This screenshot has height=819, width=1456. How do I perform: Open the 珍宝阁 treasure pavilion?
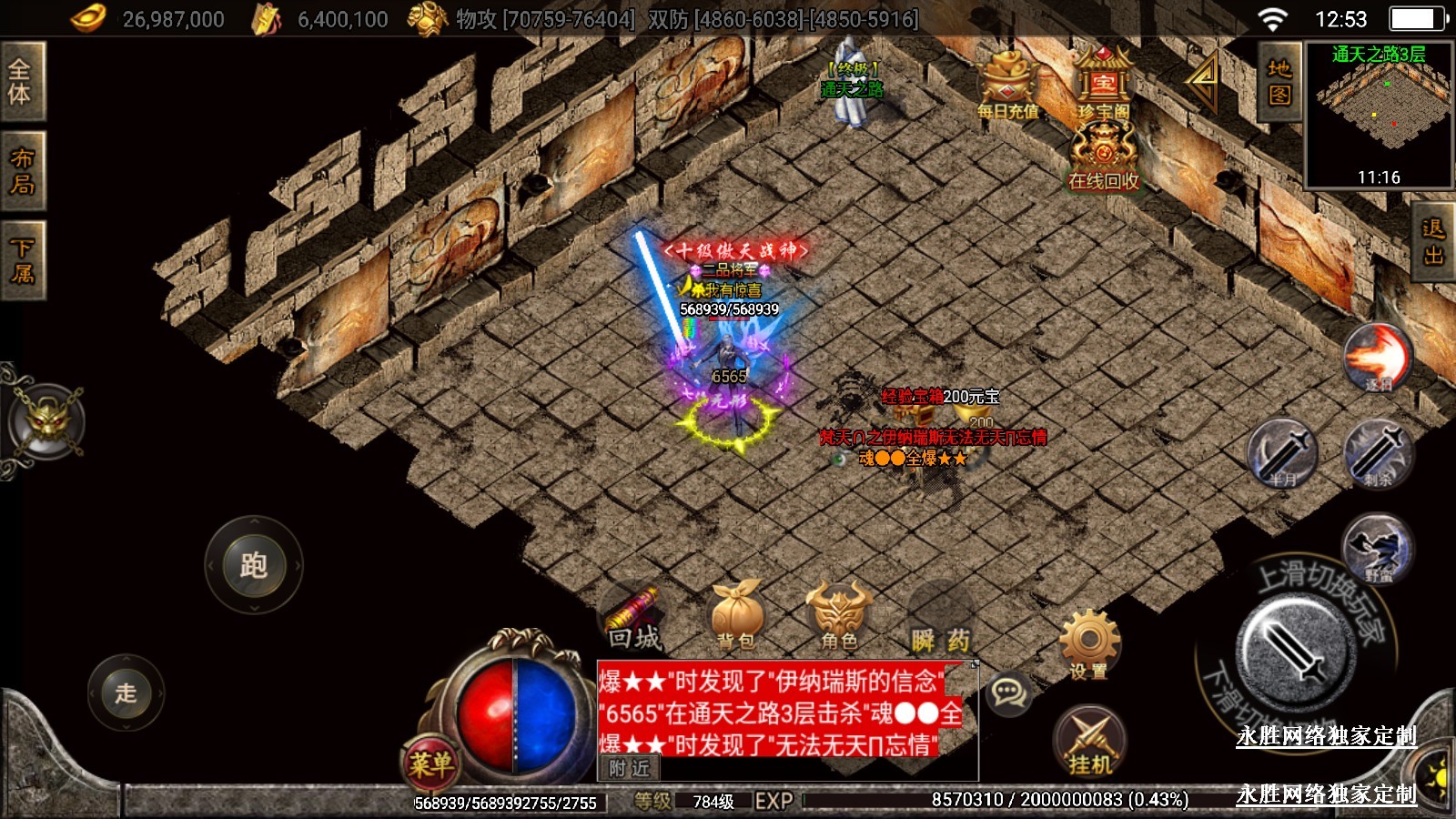pos(1103,85)
